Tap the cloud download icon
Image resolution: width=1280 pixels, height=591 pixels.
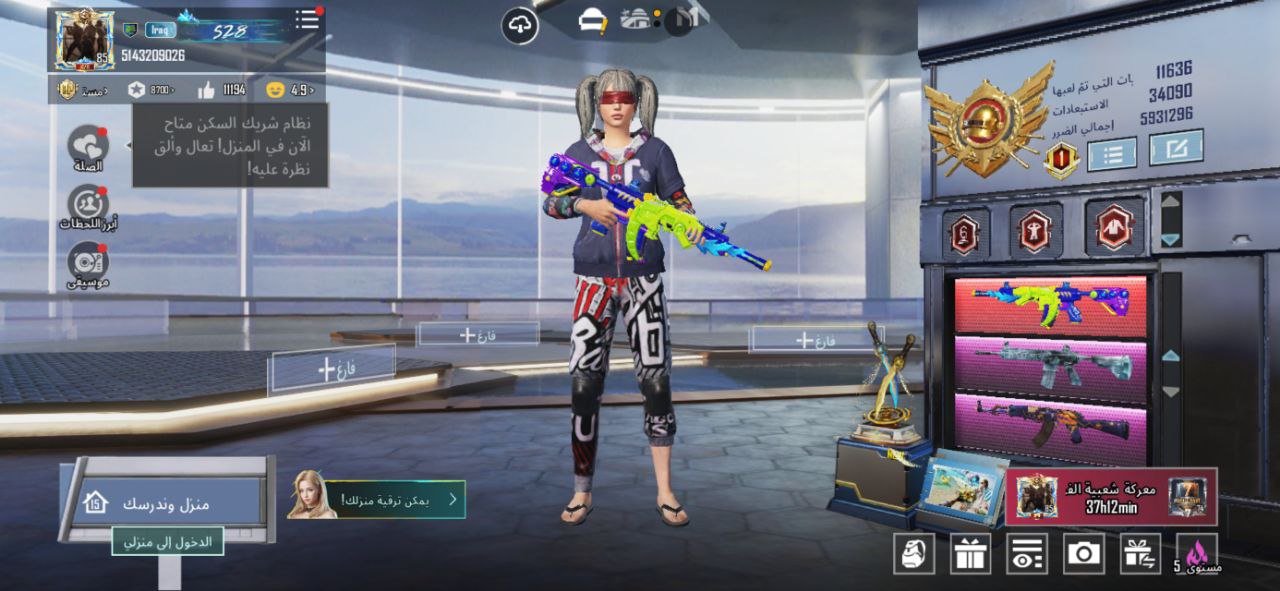pyautogui.click(x=520, y=27)
